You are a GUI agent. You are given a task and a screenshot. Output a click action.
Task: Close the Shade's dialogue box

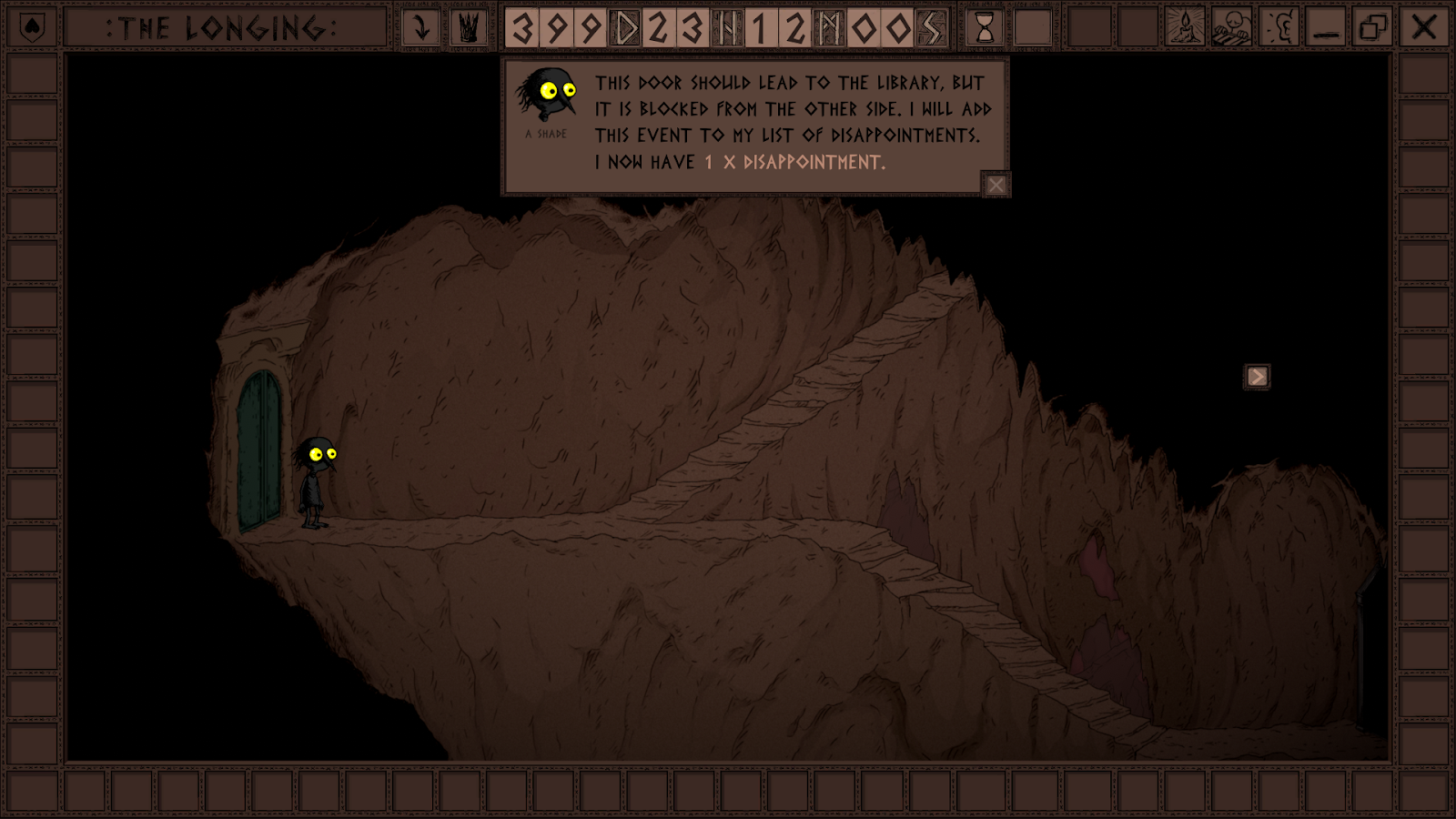point(996,185)
